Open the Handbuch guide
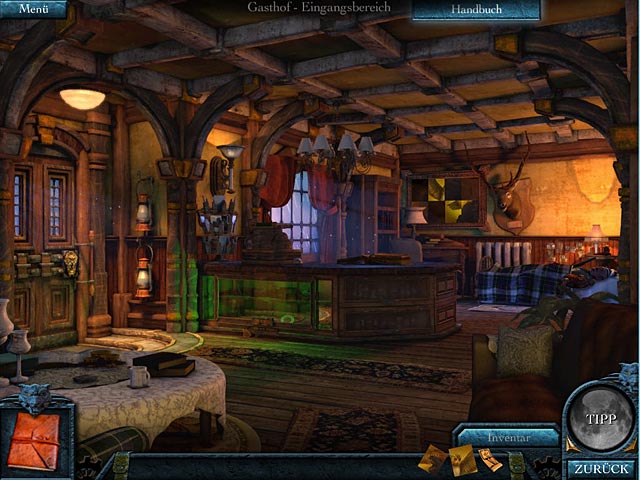The height and width of the screenshot is (480, 640). [x=476, y=9]
